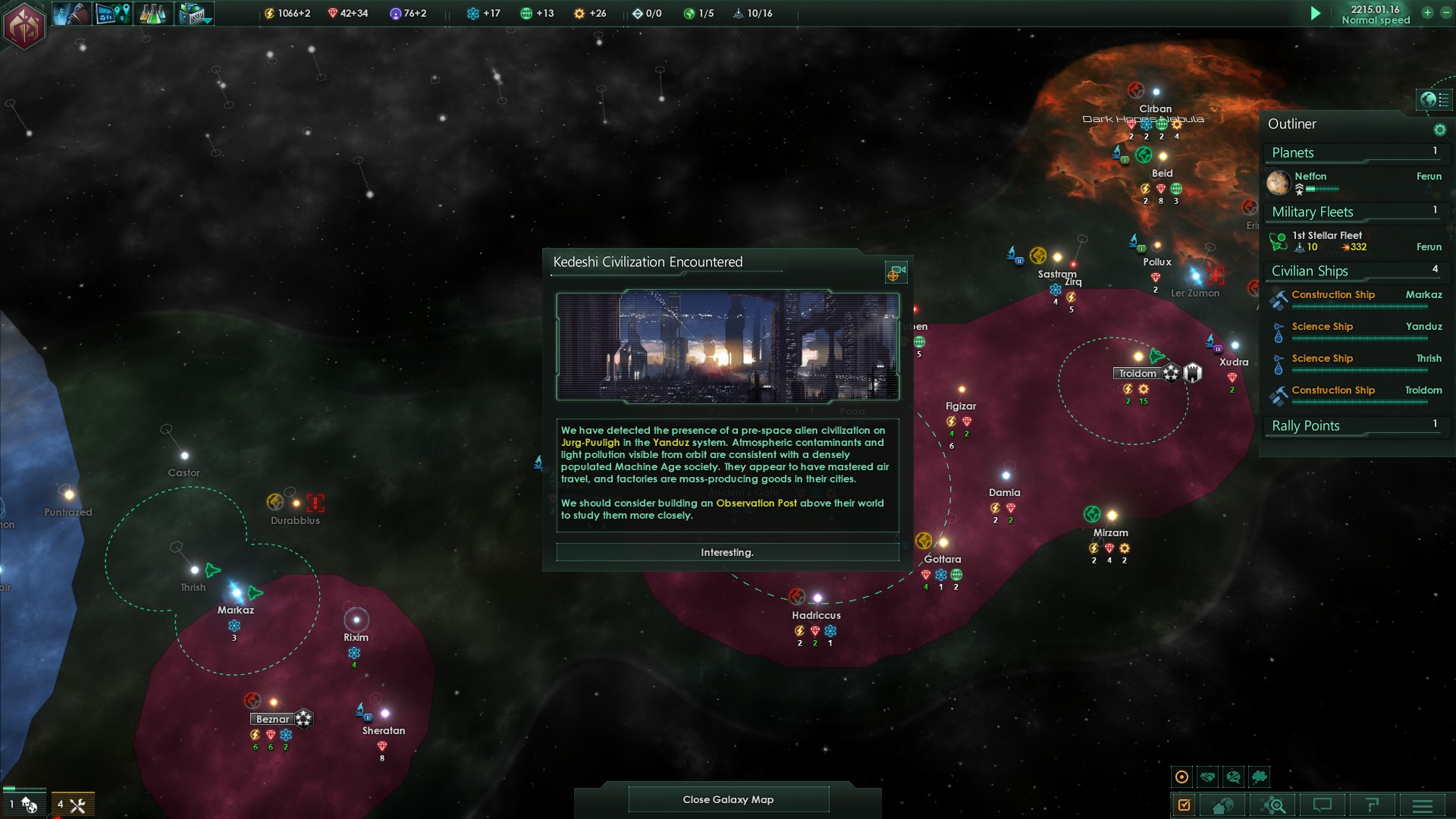Open the contacts panel with hooded figure
Image resolution: width=1456 pixels, height=819 pixels.
pos(71,14)
